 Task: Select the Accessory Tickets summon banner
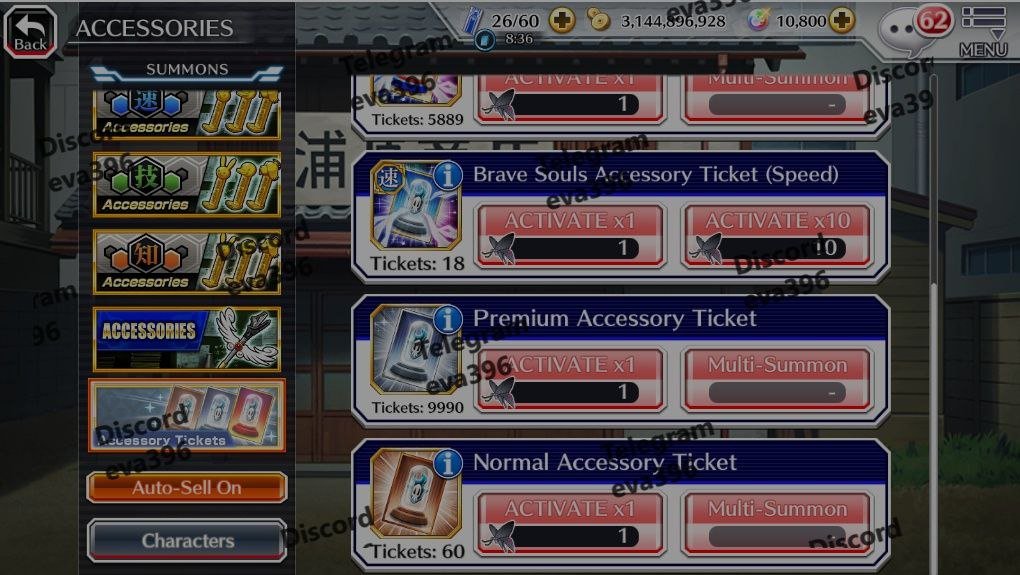(x=187, y=415)
